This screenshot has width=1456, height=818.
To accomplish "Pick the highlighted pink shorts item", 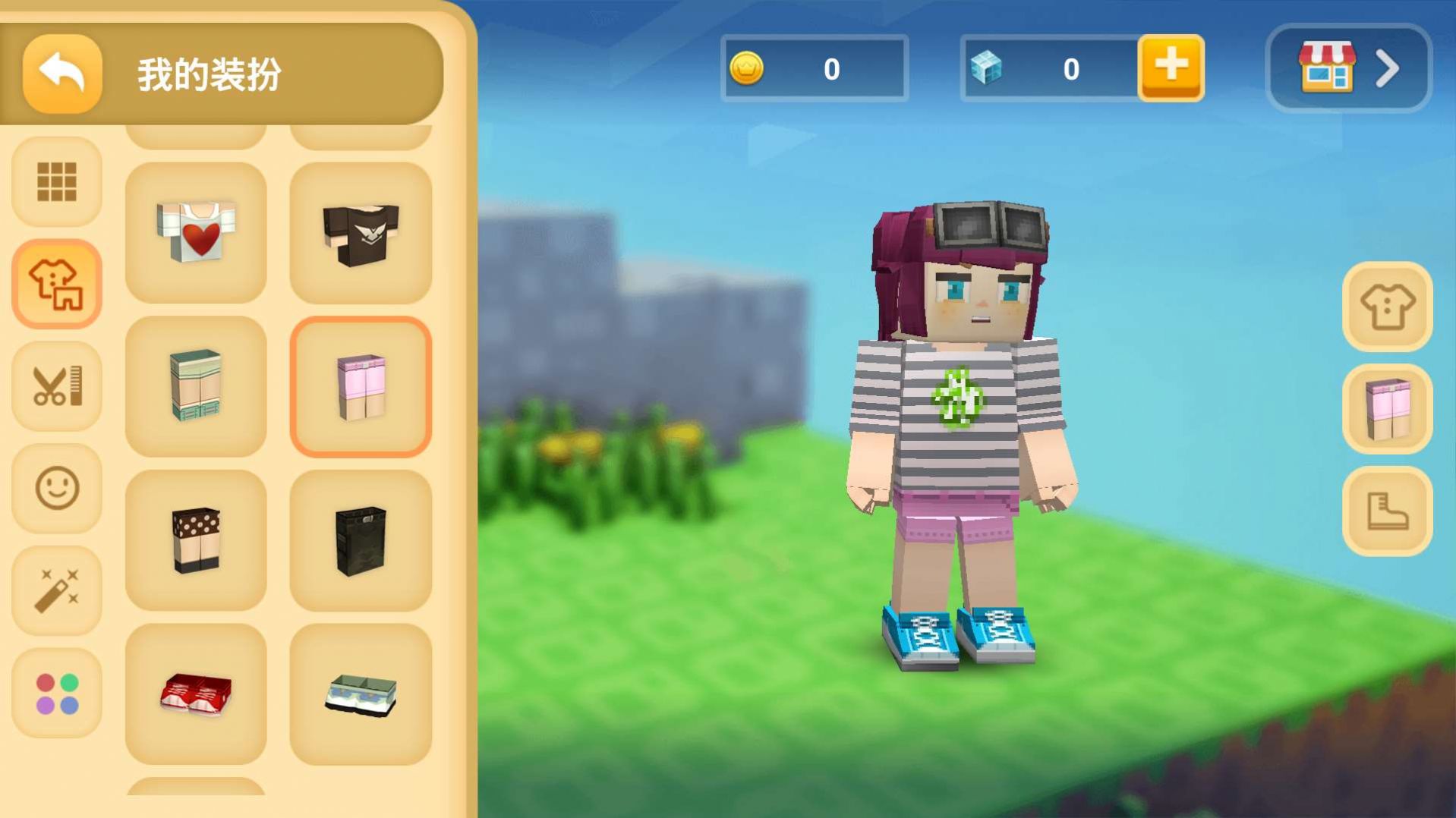I will (x=361, y=386).
